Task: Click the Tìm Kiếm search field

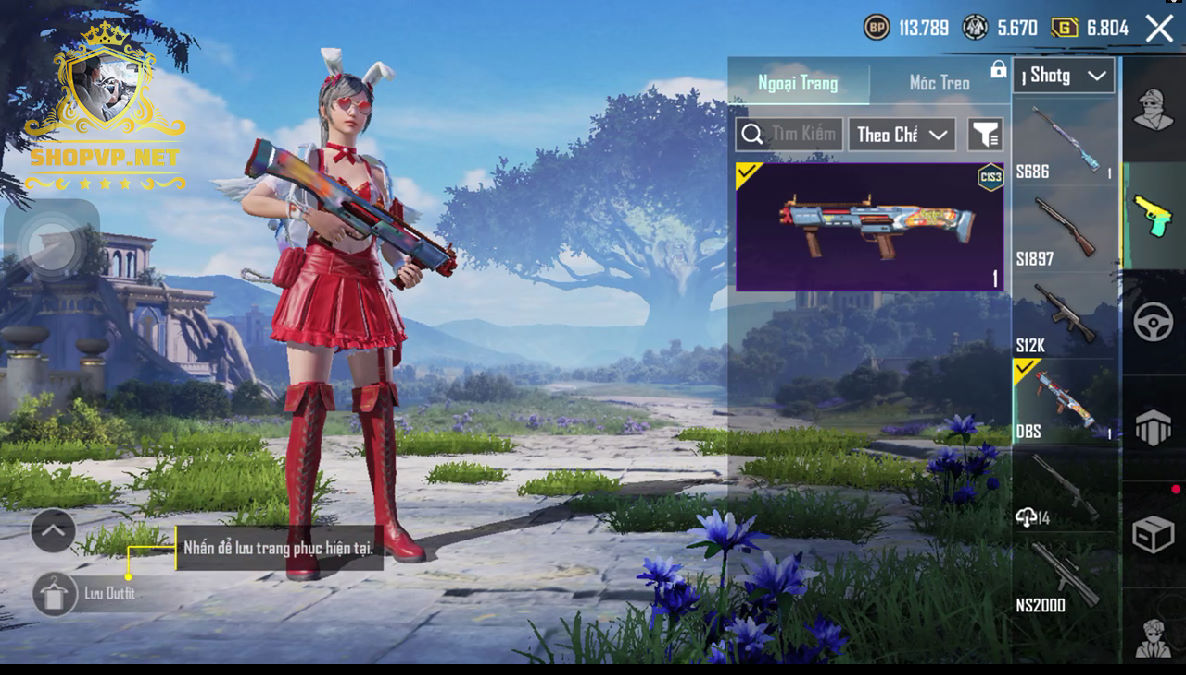Action: coord(789,134)
